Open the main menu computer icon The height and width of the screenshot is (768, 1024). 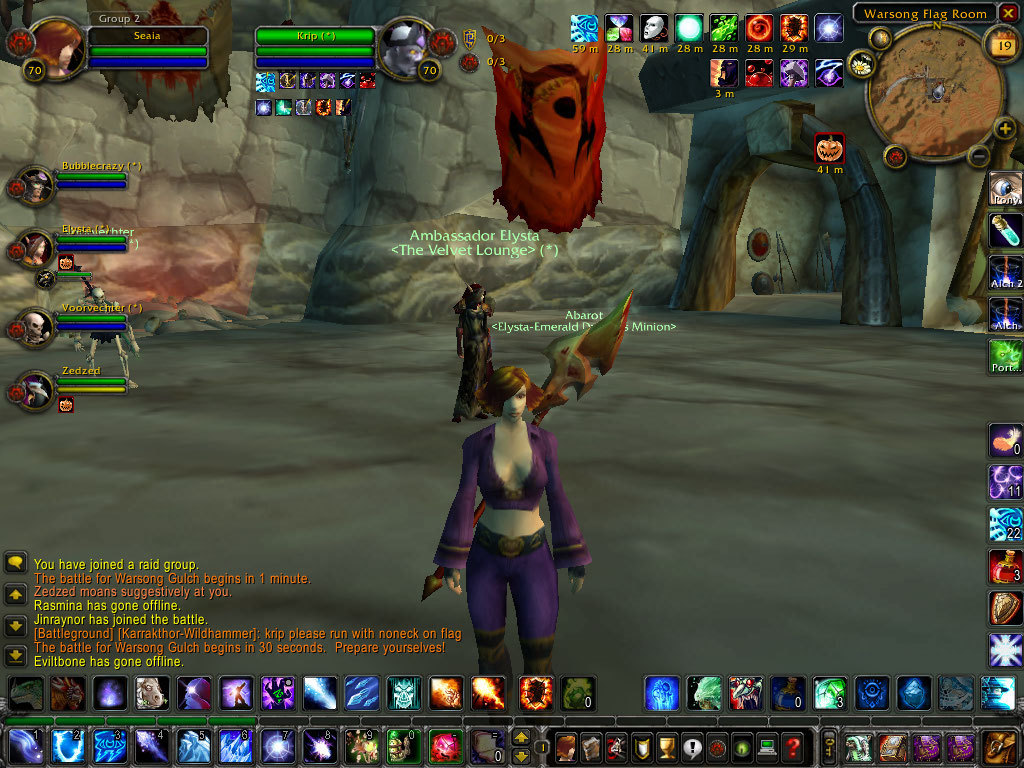(767, 747)
